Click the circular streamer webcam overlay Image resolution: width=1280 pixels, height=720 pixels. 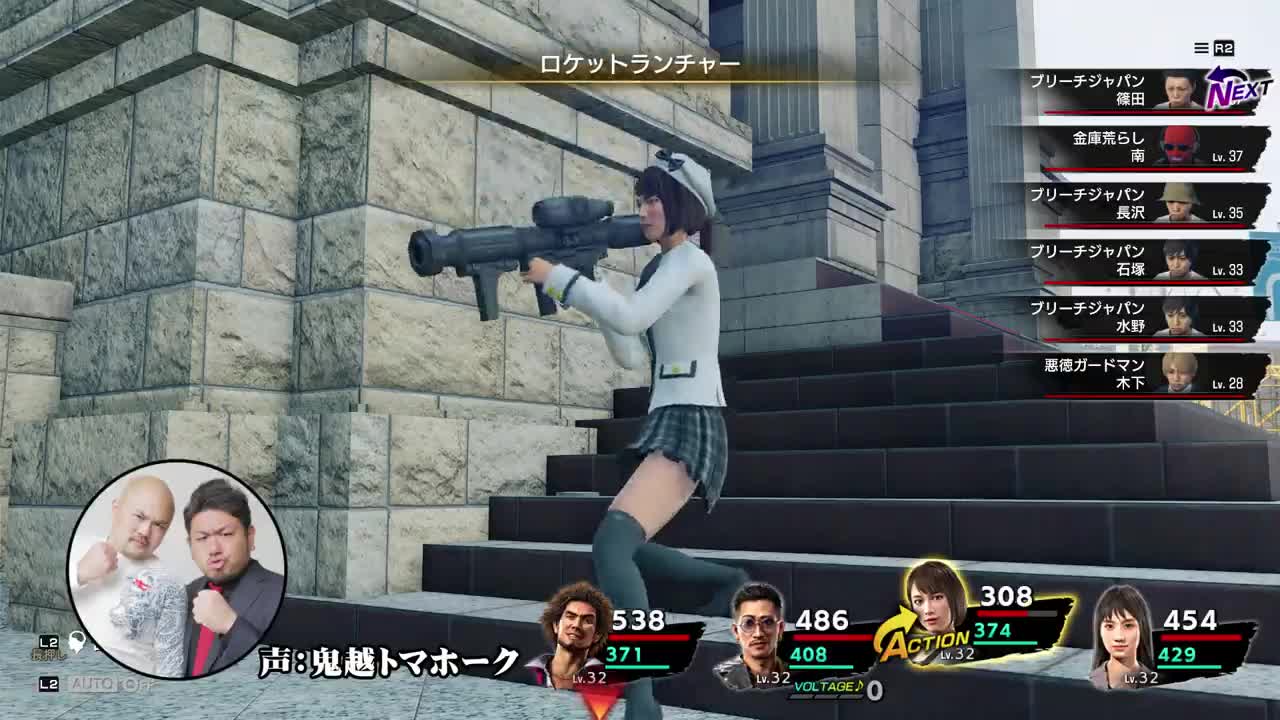coord(177,569)
